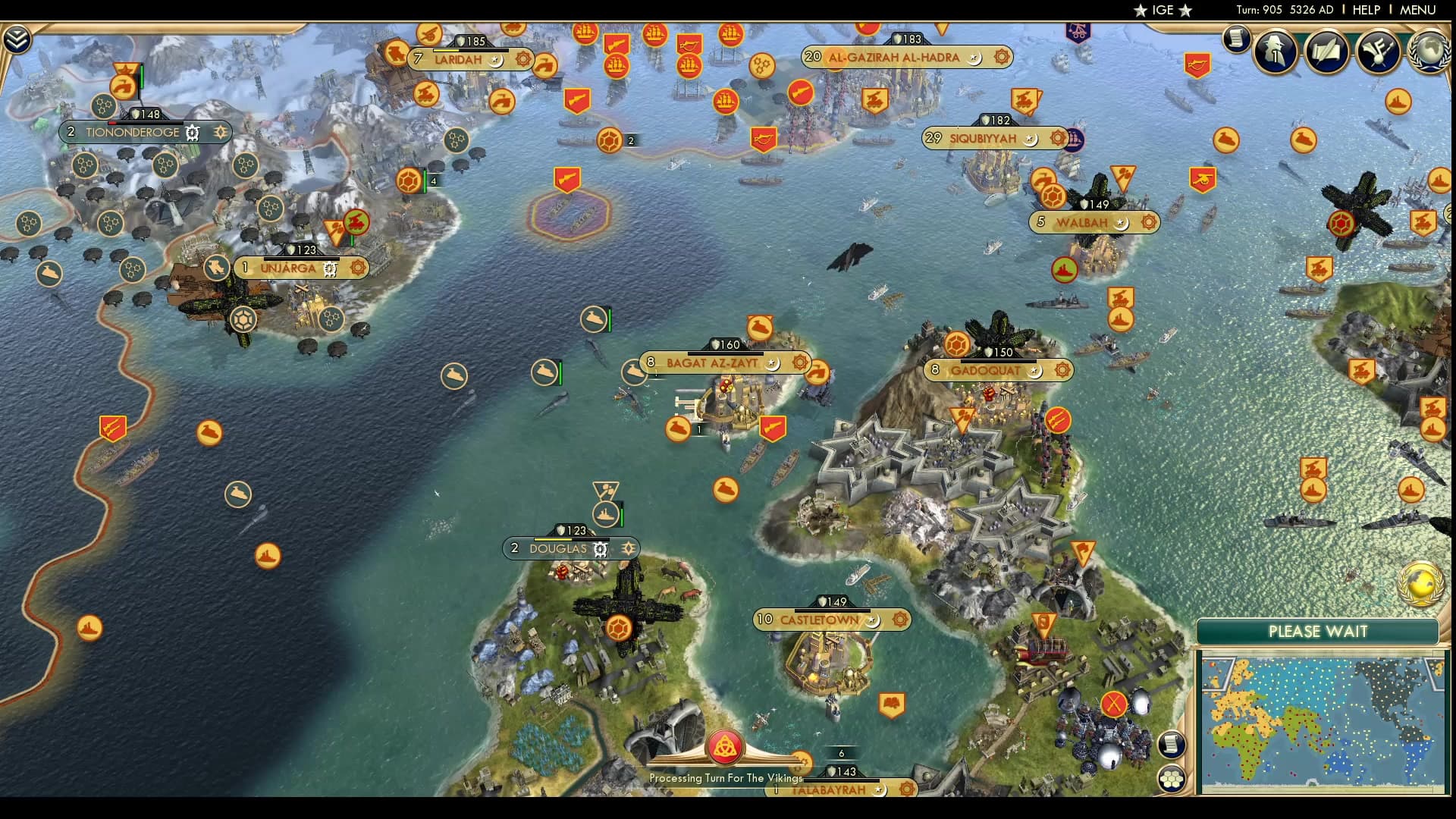Open the Espionage overview spy icon
Viewport: 1456px width, 819px height.
click(1274, 52)
